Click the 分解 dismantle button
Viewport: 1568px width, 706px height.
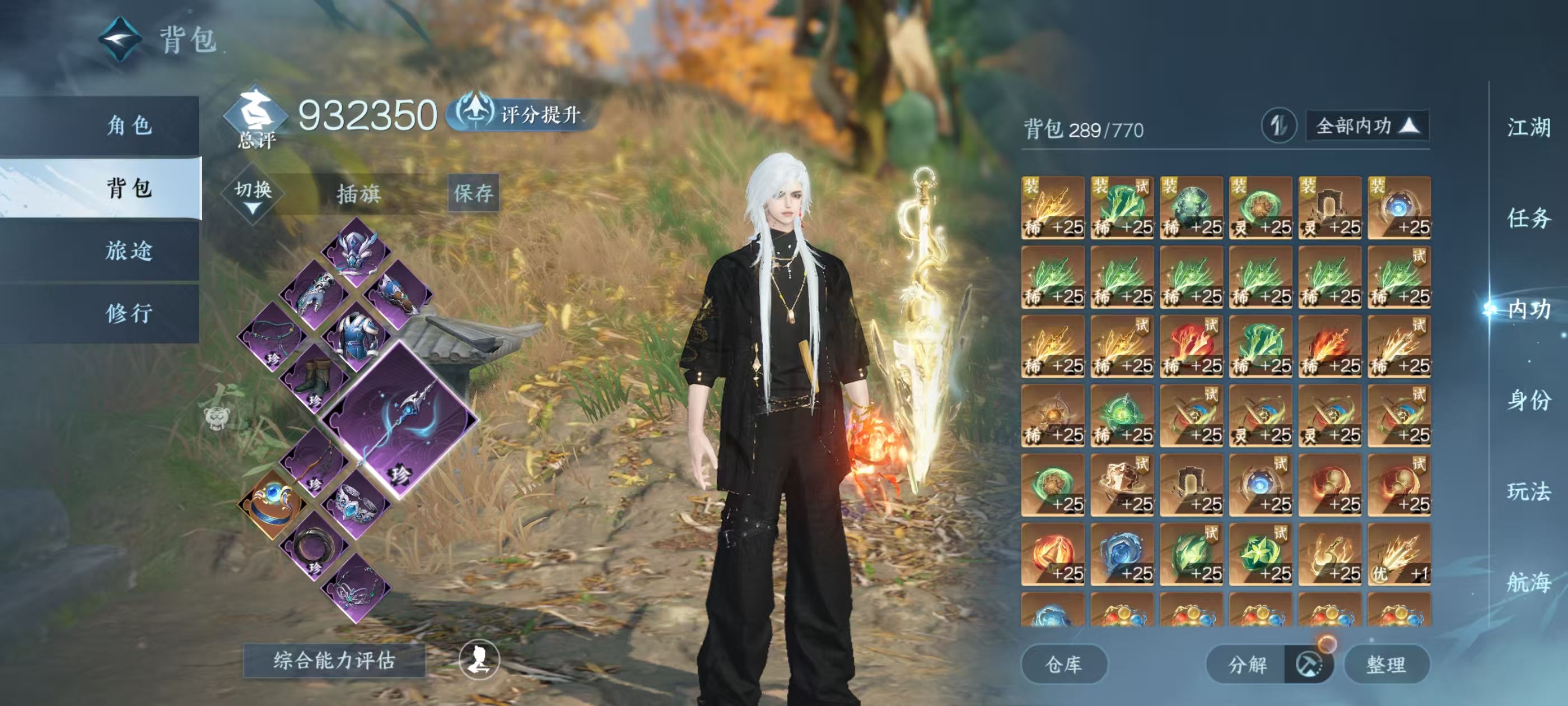(x=1247, y=664)
